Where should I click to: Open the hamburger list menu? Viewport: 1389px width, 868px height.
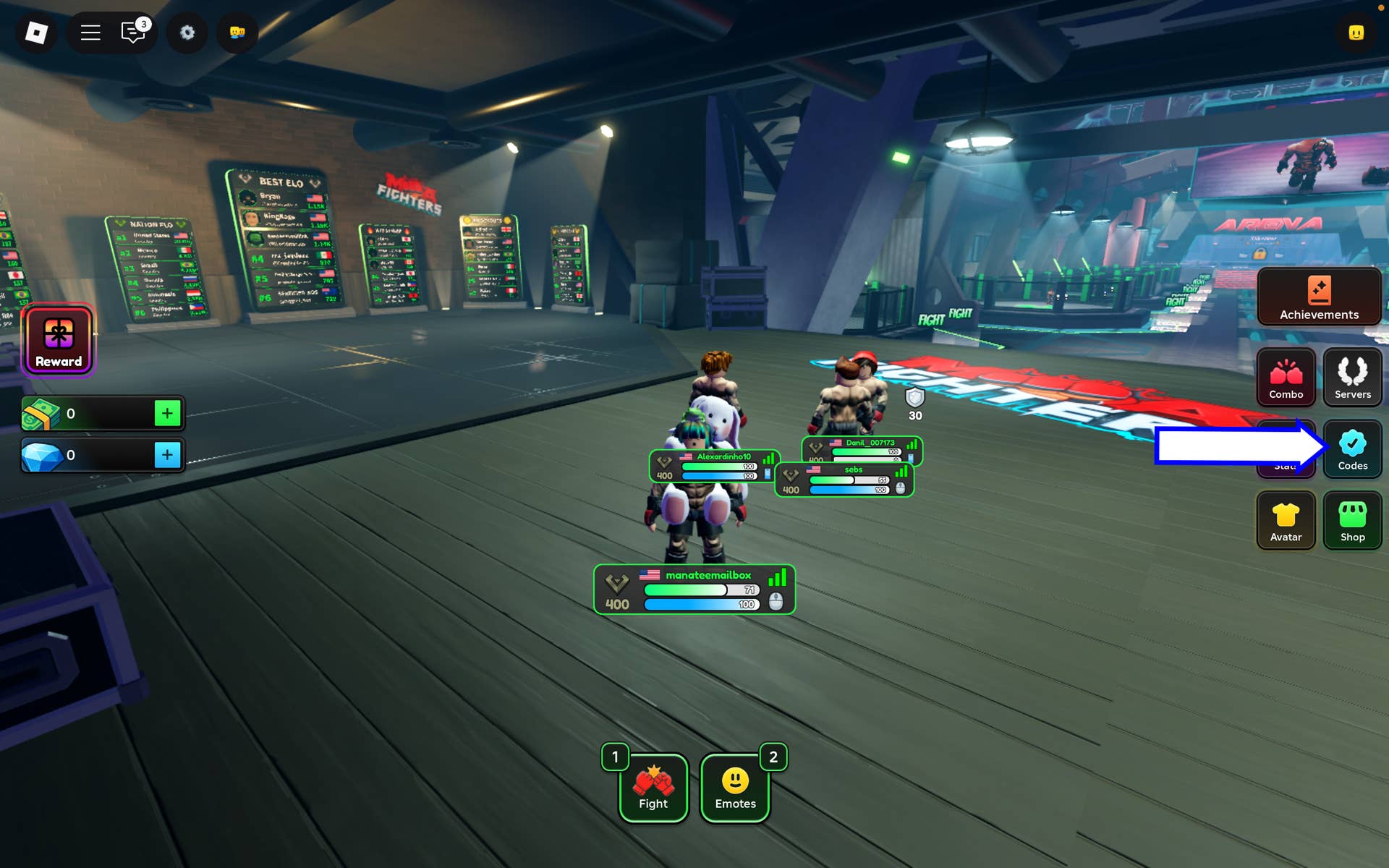(x=90, y=33)
